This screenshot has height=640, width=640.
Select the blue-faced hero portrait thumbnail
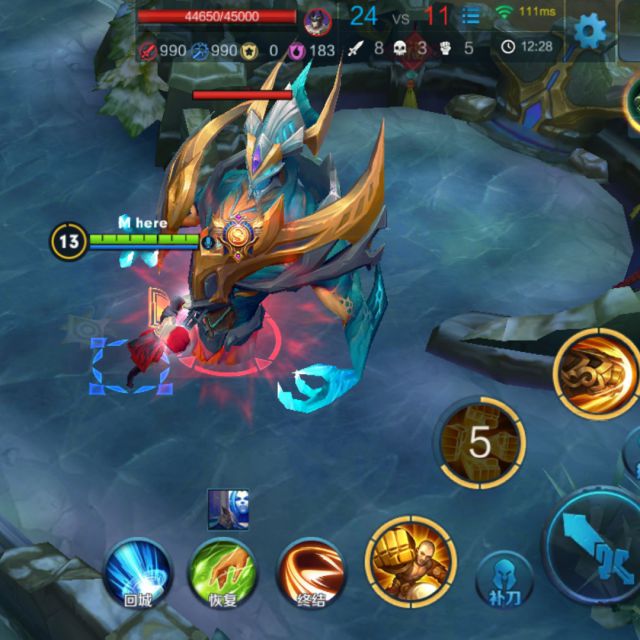(228, 509)
